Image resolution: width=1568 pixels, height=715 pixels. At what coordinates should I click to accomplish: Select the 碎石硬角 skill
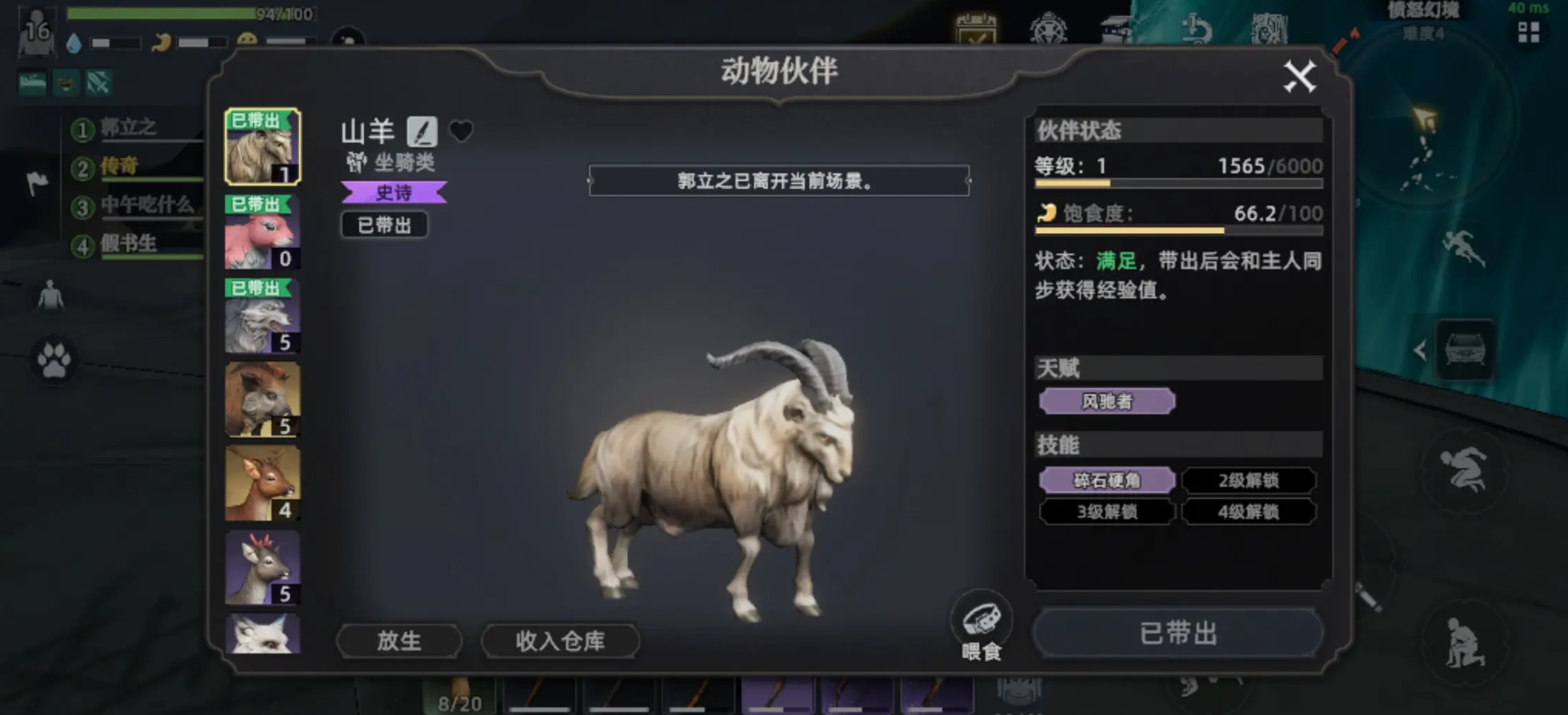(1108, 480)
